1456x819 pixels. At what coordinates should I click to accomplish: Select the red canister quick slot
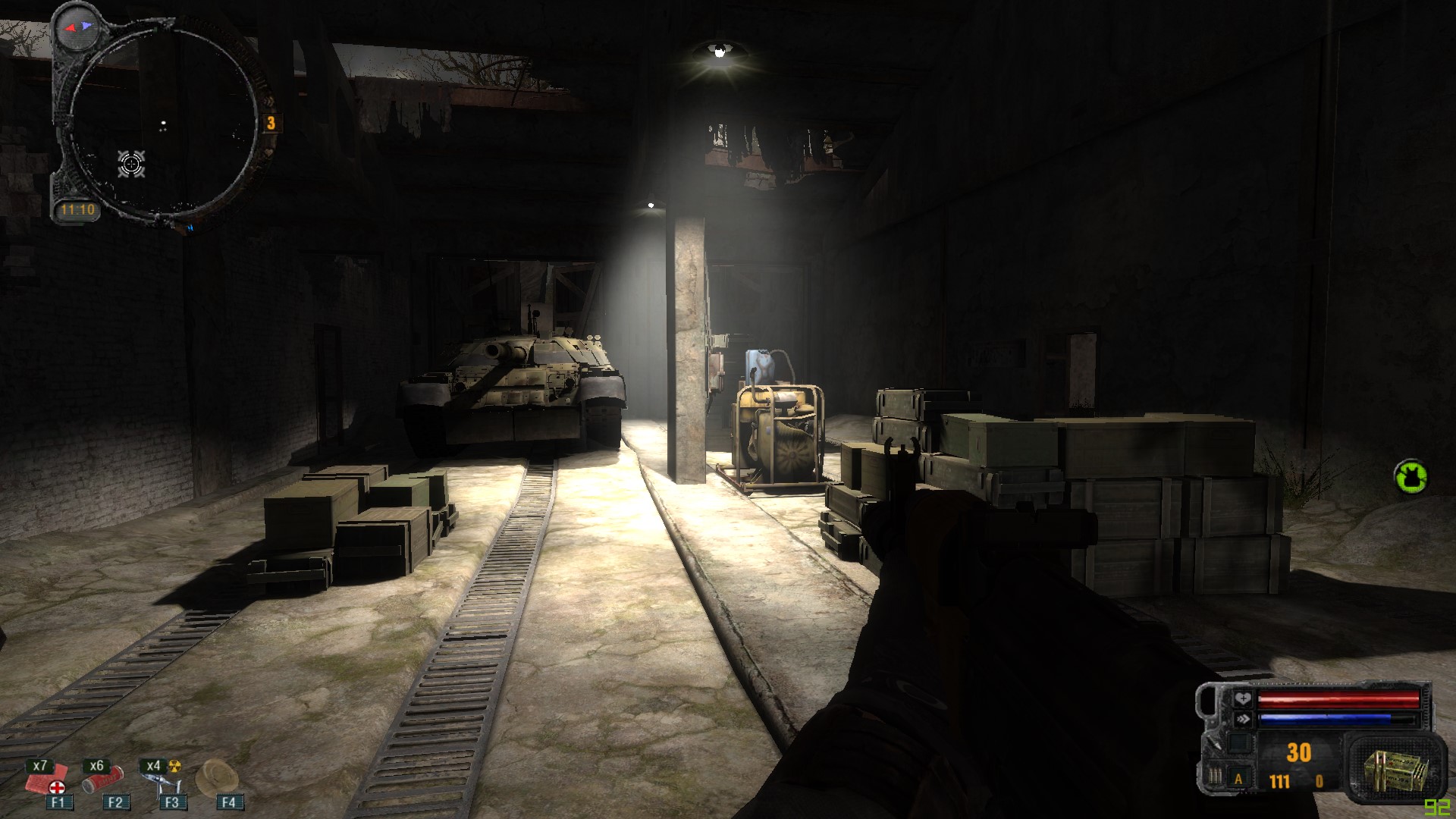point(104,780)
